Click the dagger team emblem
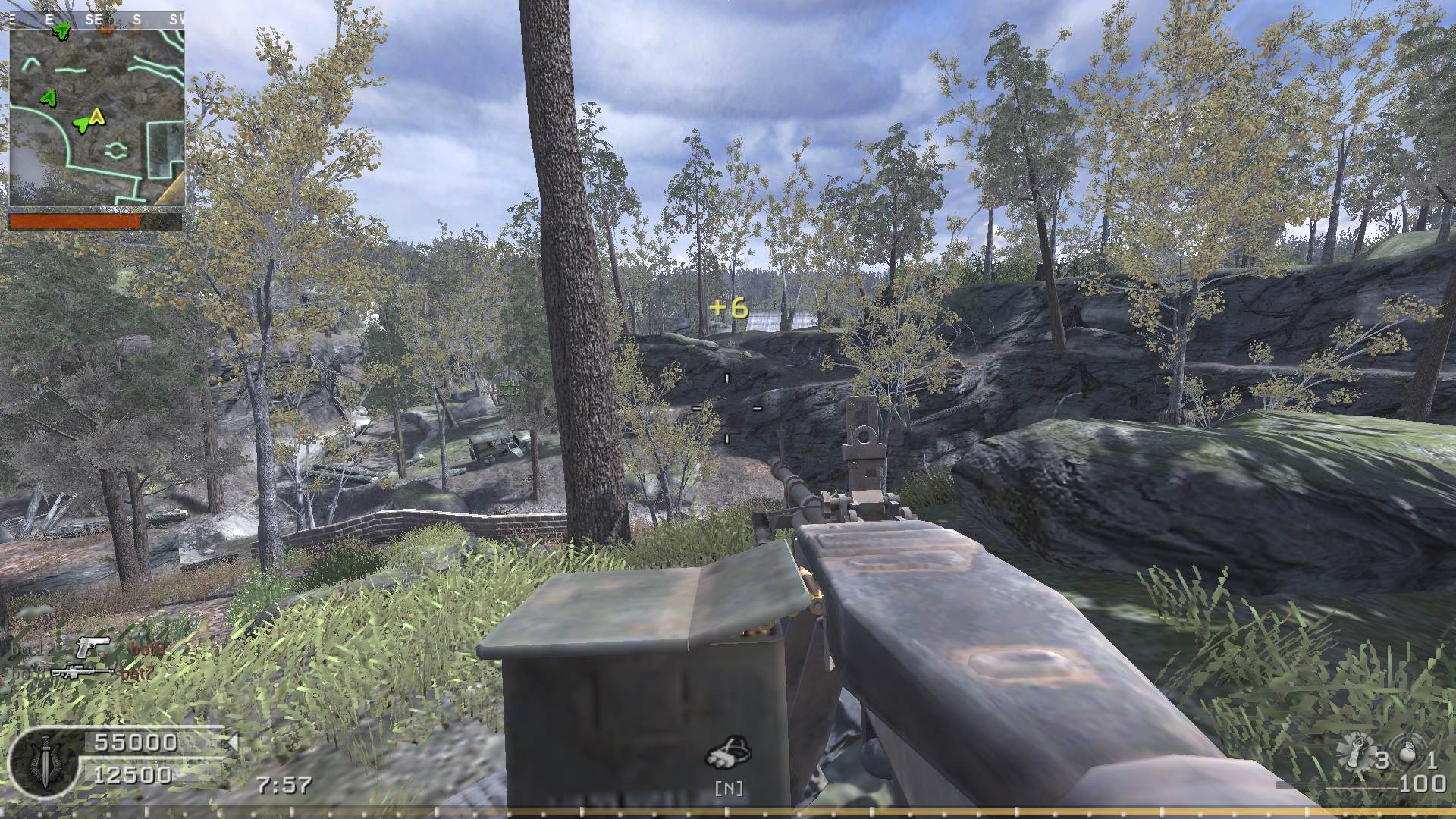1456x819 pixels. (45, 761)
